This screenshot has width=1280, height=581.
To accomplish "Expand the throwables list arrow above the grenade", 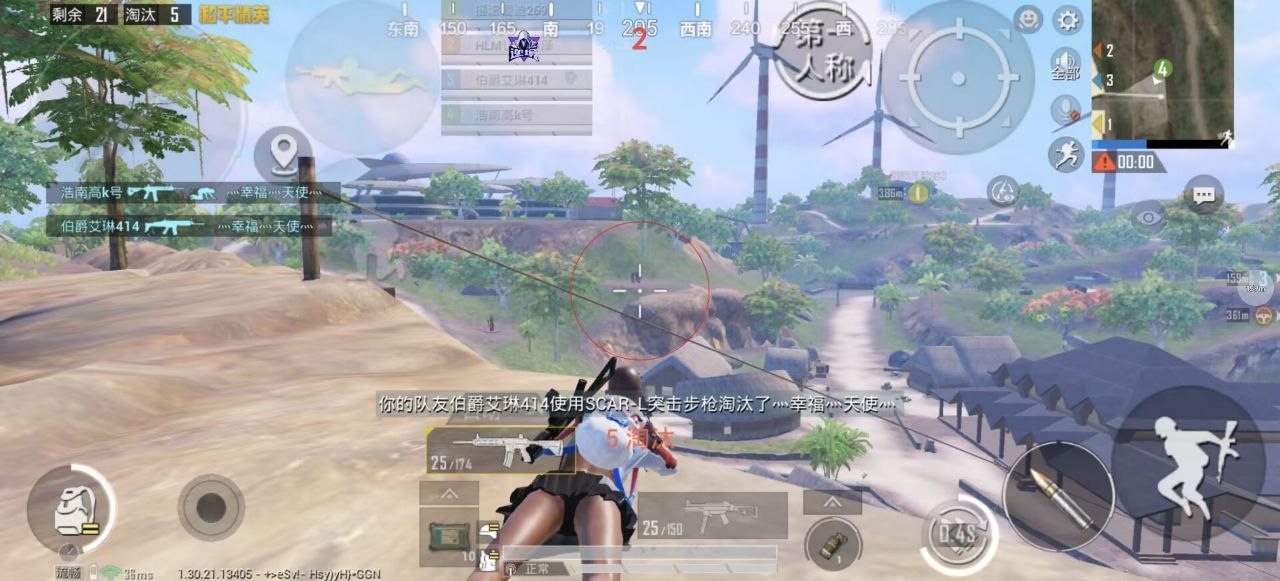I will click(832, 501).
